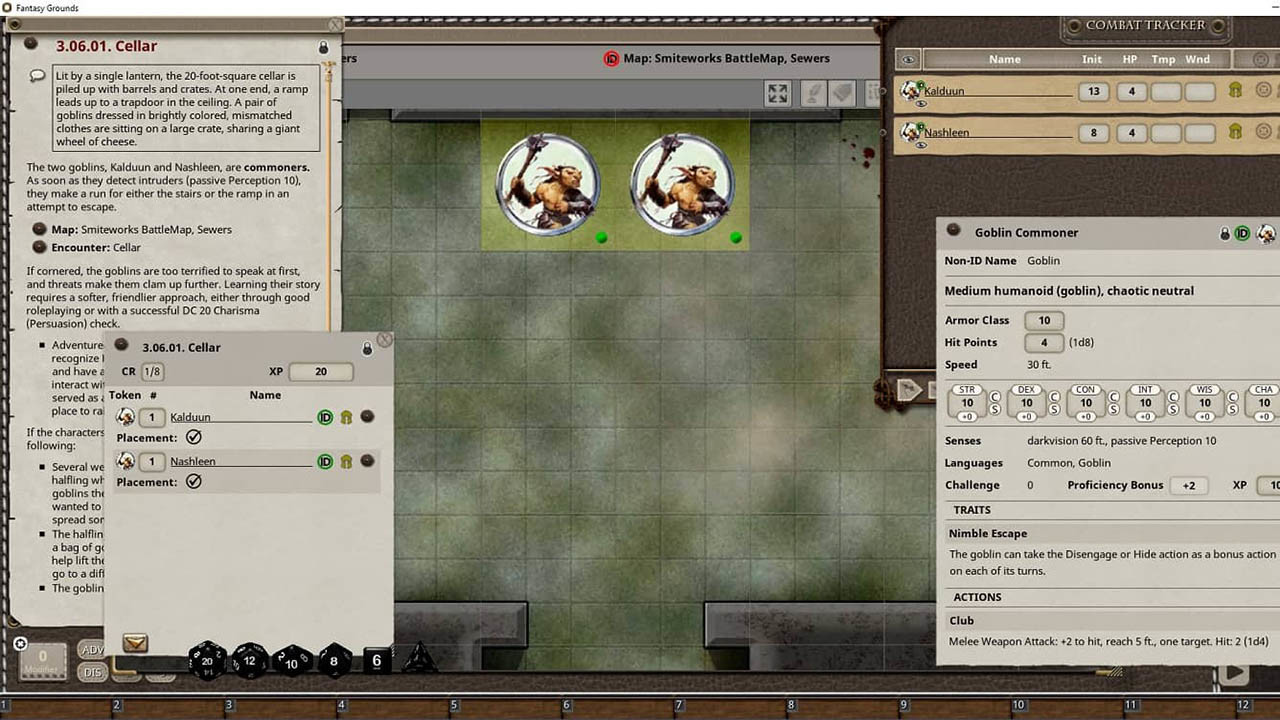Select the eraser tool on the map toolbar

pos(843,92)
